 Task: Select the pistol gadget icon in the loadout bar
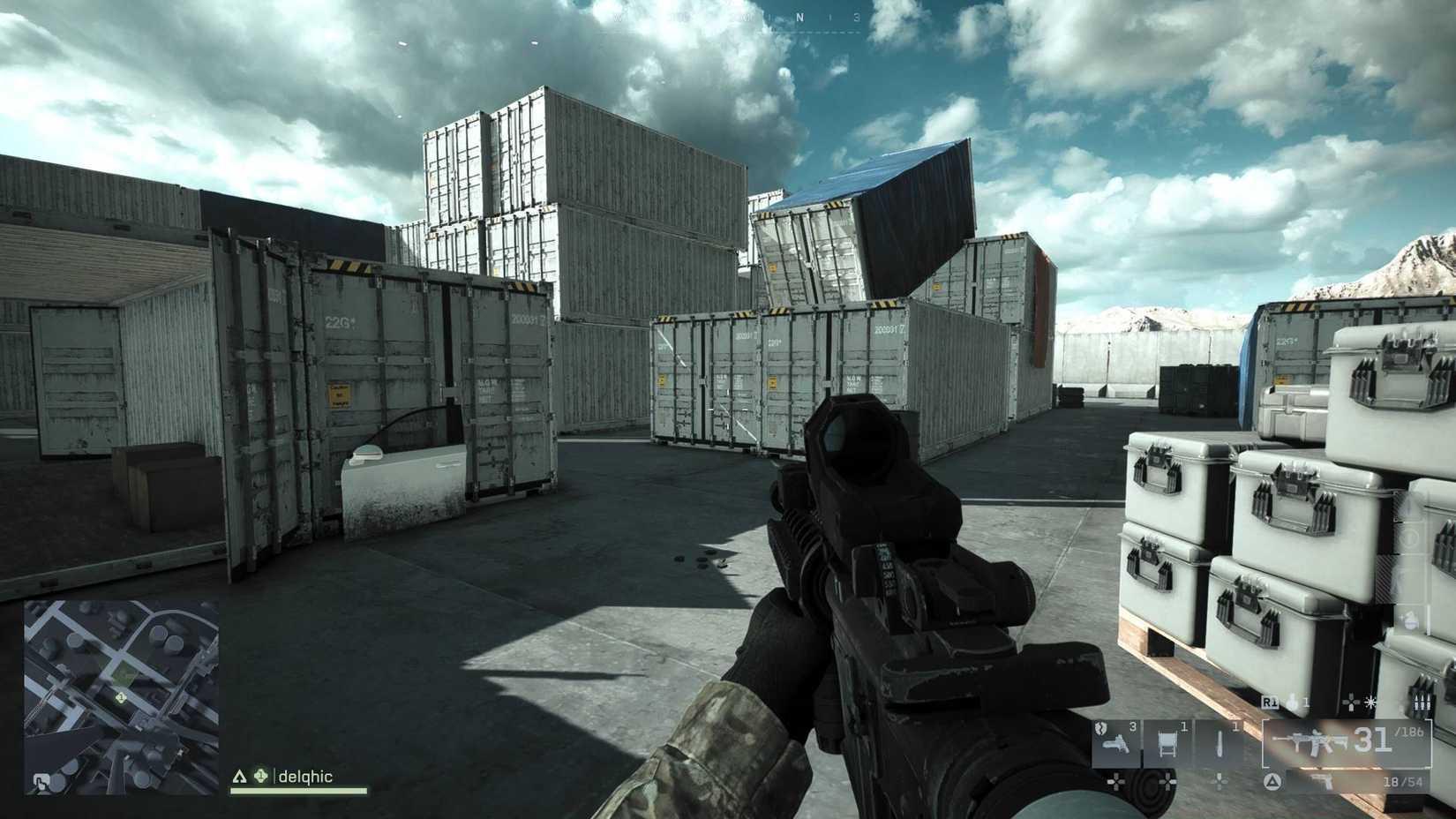(x=1115, y=745)
